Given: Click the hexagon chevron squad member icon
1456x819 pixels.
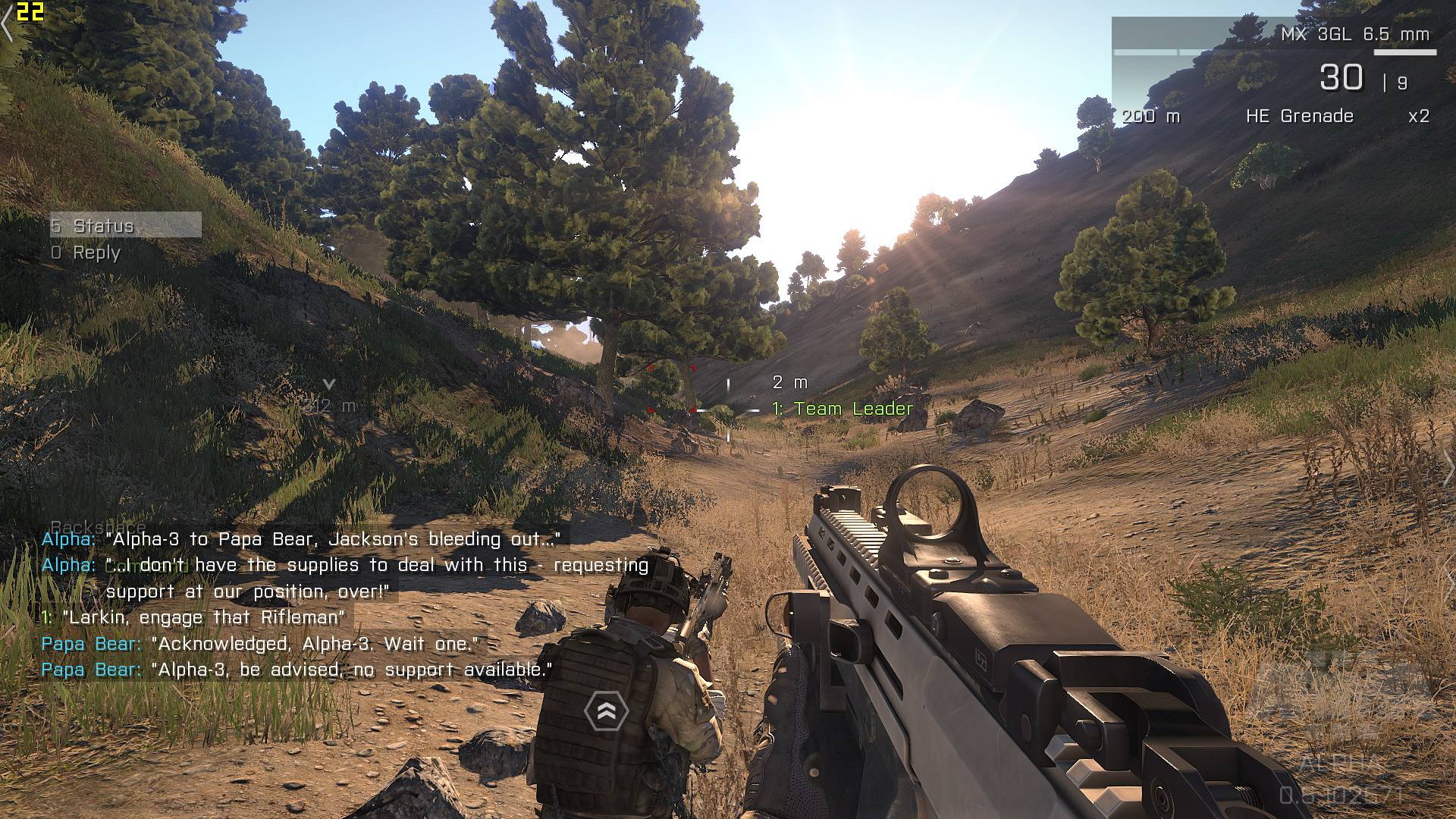Looking at the screenshot, I should coord(607,711).
